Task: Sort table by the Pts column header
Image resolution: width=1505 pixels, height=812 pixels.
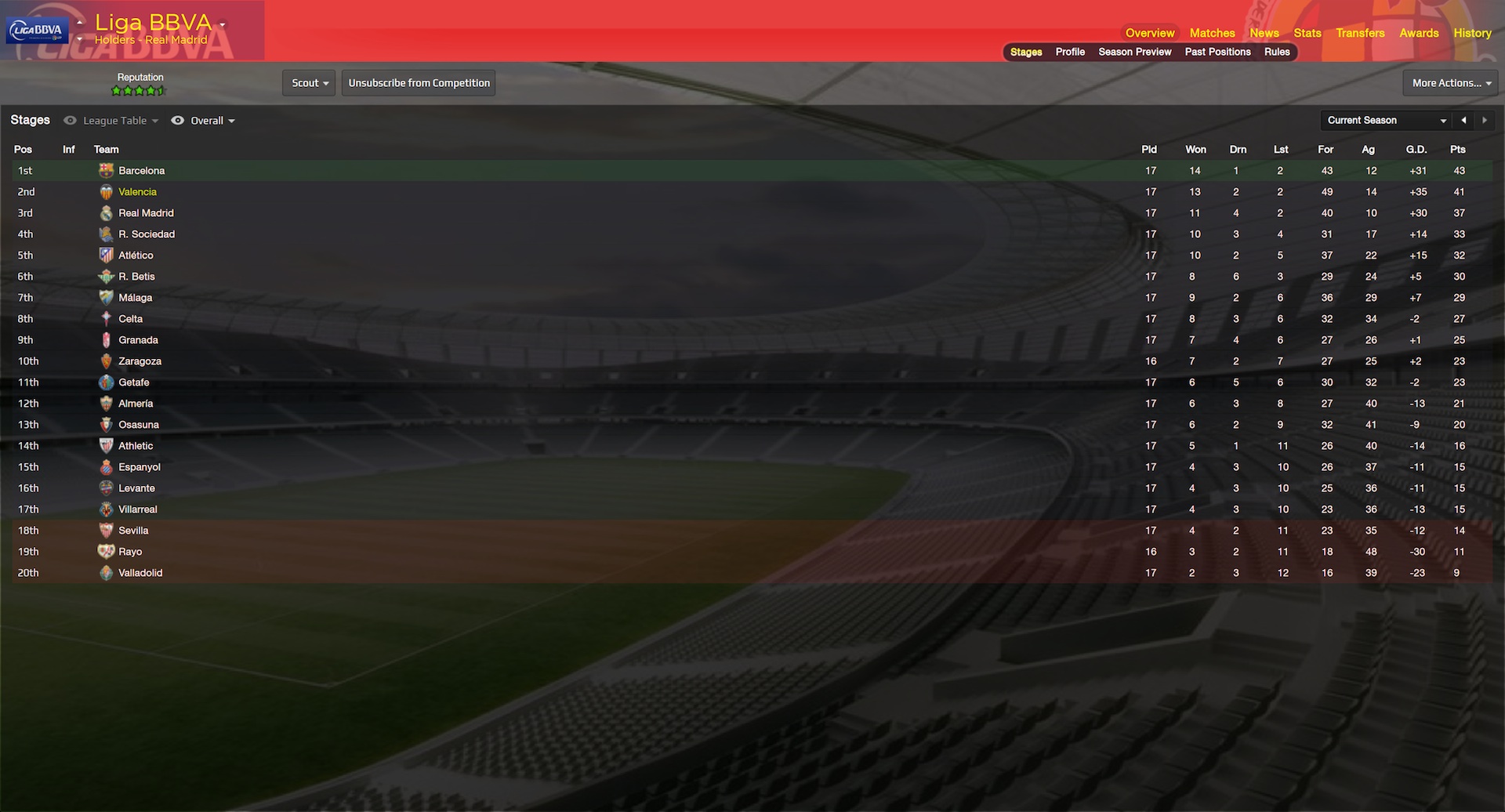Action: 1457,150
